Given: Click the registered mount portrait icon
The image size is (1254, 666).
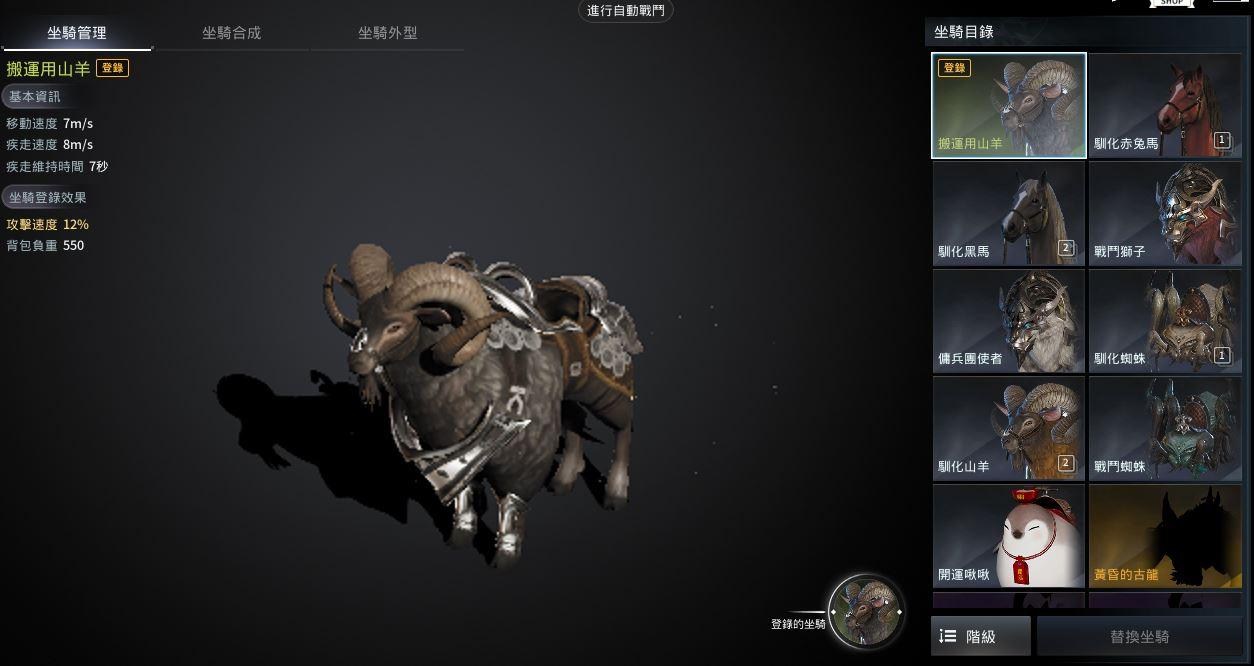Looking at the screenshot, I should click(x=866, y=611).
